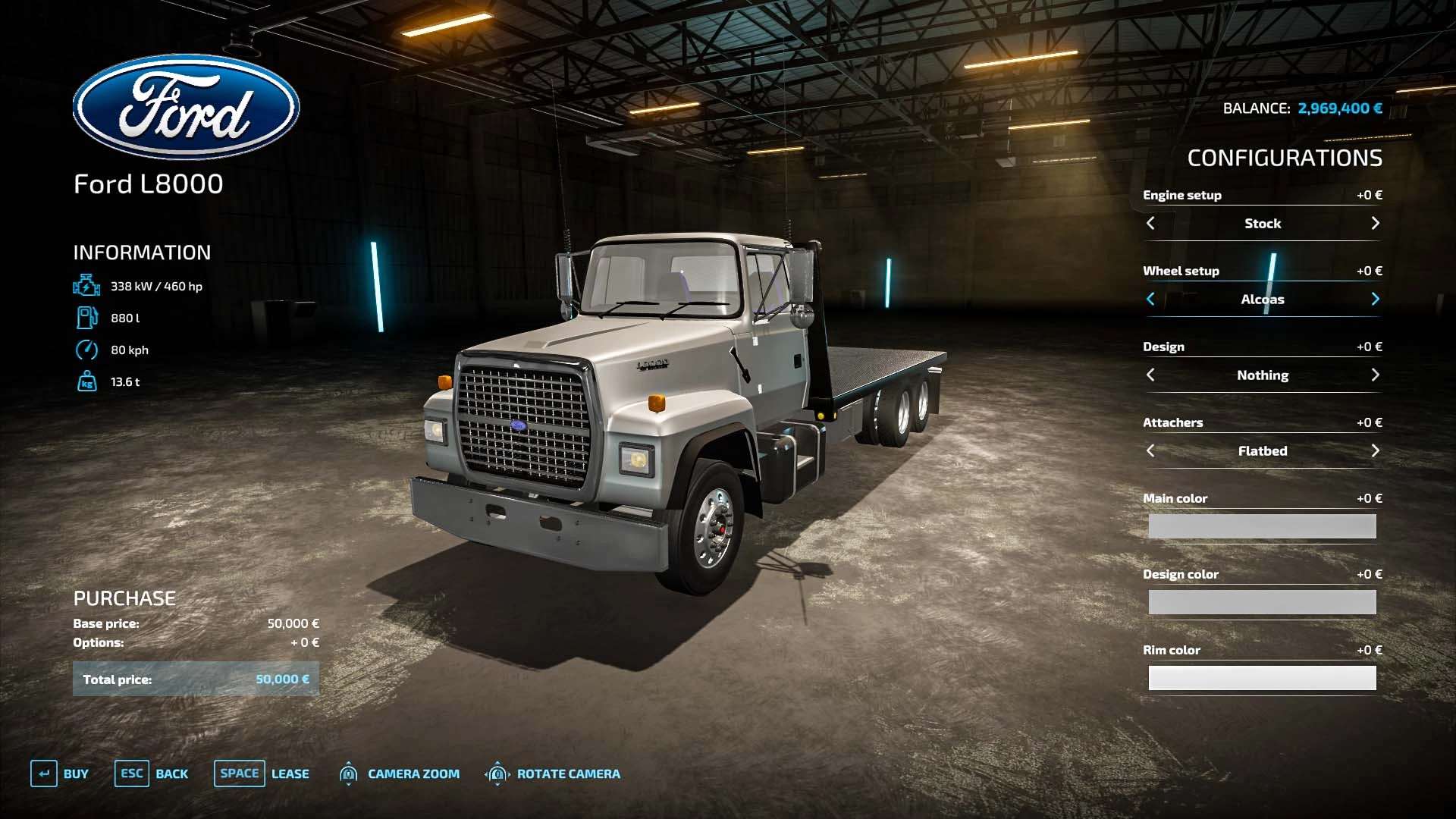Image resolution: width=1456 pixels, height=819 pixels.
Task: Switch to next Wheel setup option
Action: click(1375, 300)
